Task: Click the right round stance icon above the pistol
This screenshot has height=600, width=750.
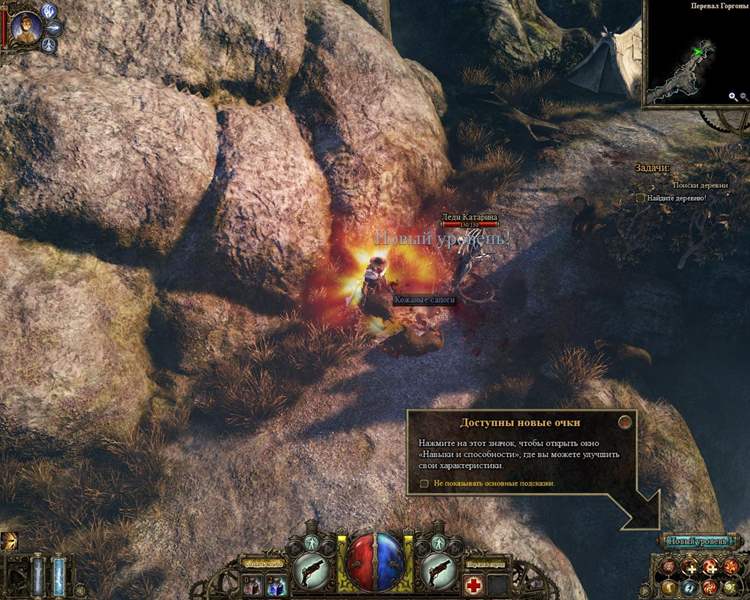Action: [x=437, y=544]
